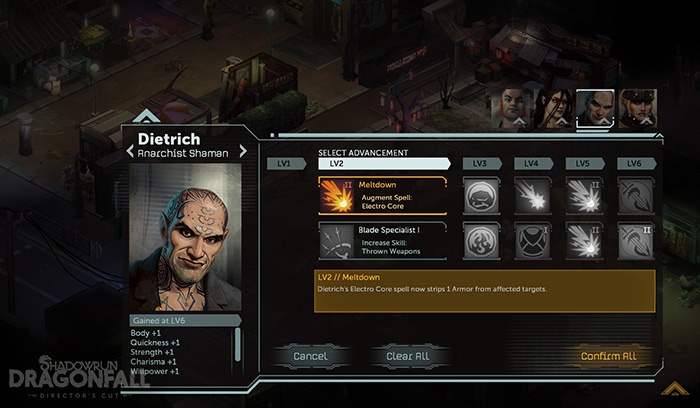The height and width of the screenshot is (408, 700).
Task: Show previous character with left arrow
Action: pyautogui.click(x=131, y=153)
